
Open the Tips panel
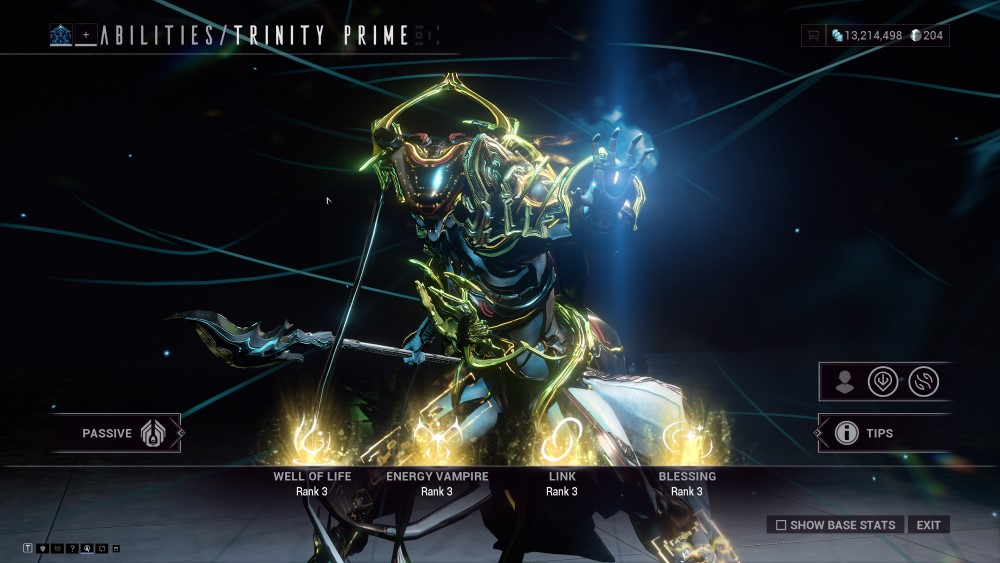(866, 433)
